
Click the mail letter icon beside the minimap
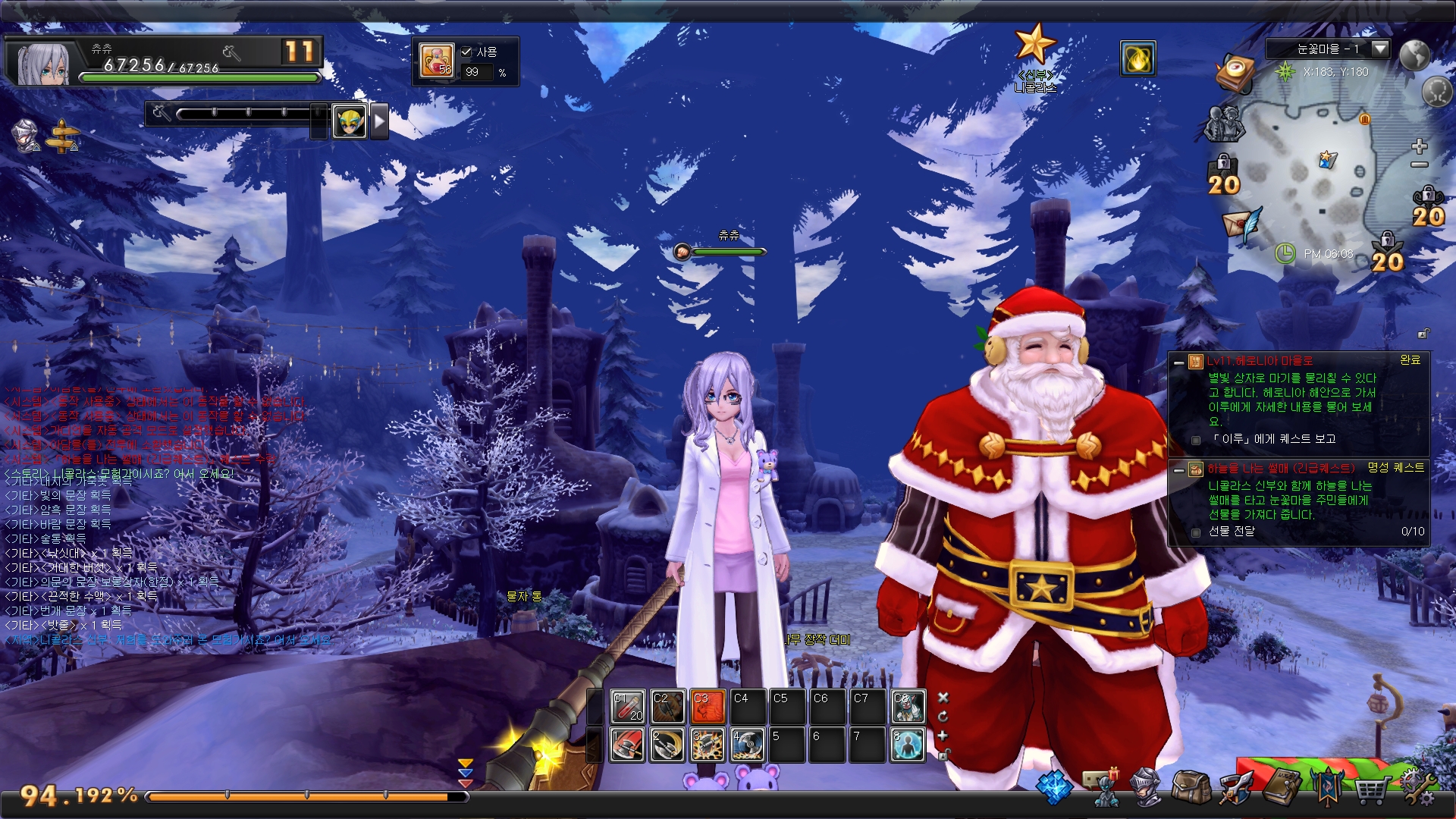(x=1238, y=224)
